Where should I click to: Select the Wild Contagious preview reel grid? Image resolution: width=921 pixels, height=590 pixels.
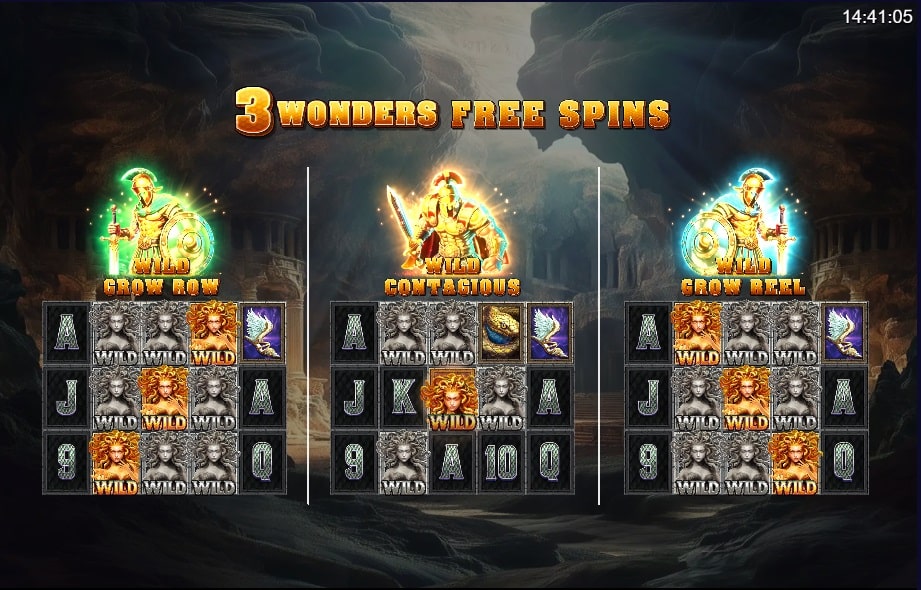click(452, 398)
